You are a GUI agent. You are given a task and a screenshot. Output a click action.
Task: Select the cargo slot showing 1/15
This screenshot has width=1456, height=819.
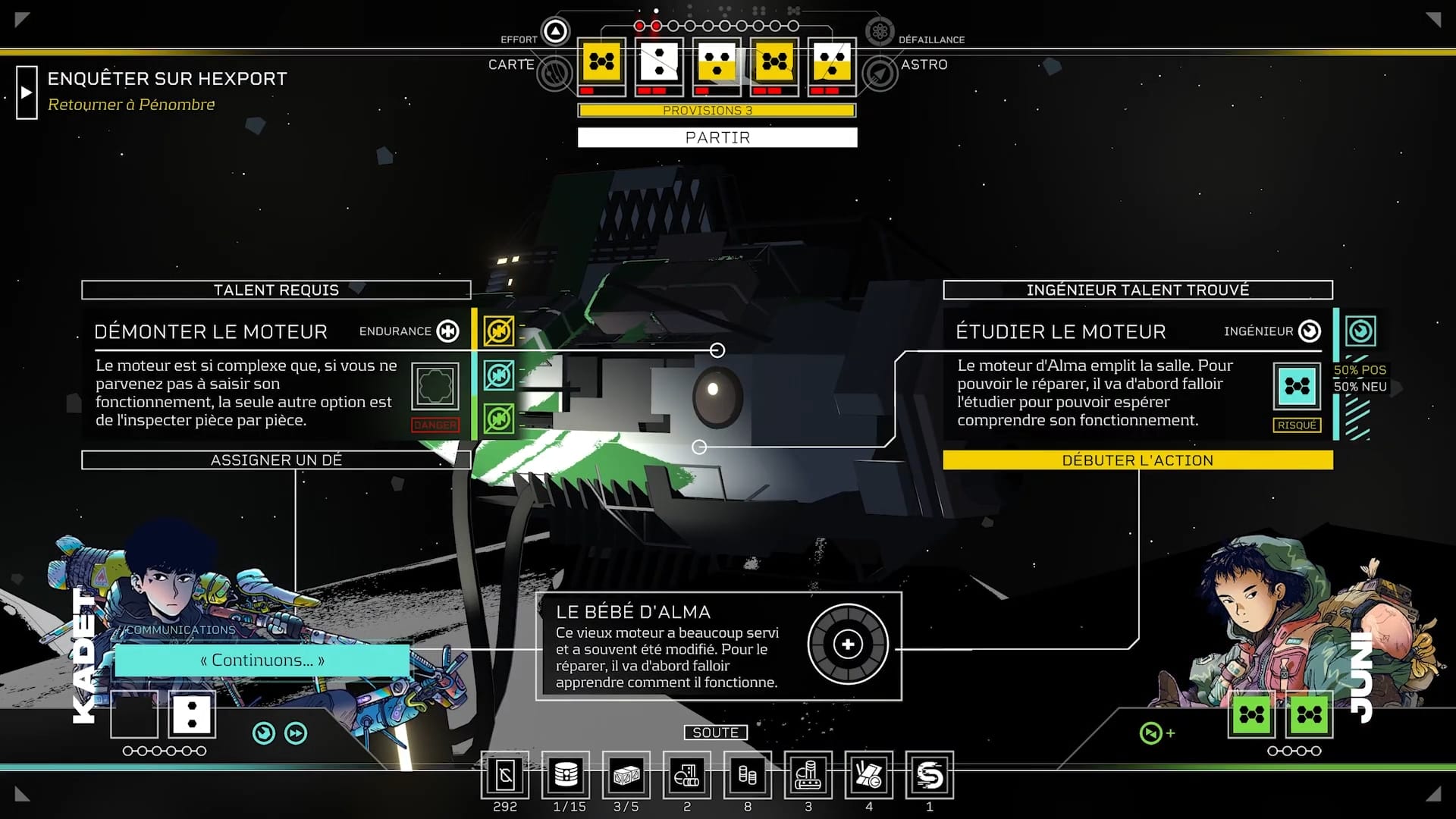coord(566,776)
